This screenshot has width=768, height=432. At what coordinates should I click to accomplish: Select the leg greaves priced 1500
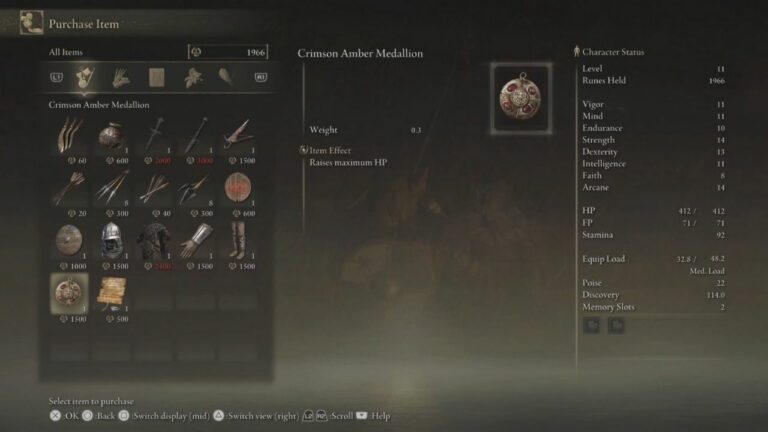tap(237, 240)
